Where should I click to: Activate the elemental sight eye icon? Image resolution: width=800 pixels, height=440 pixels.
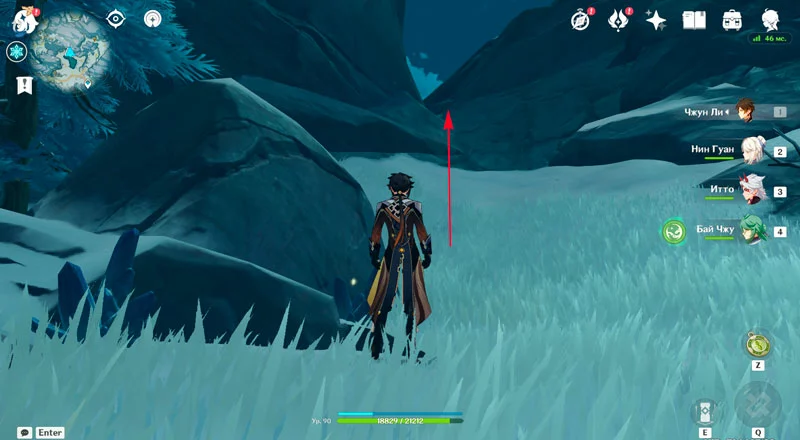coord(117,18)
